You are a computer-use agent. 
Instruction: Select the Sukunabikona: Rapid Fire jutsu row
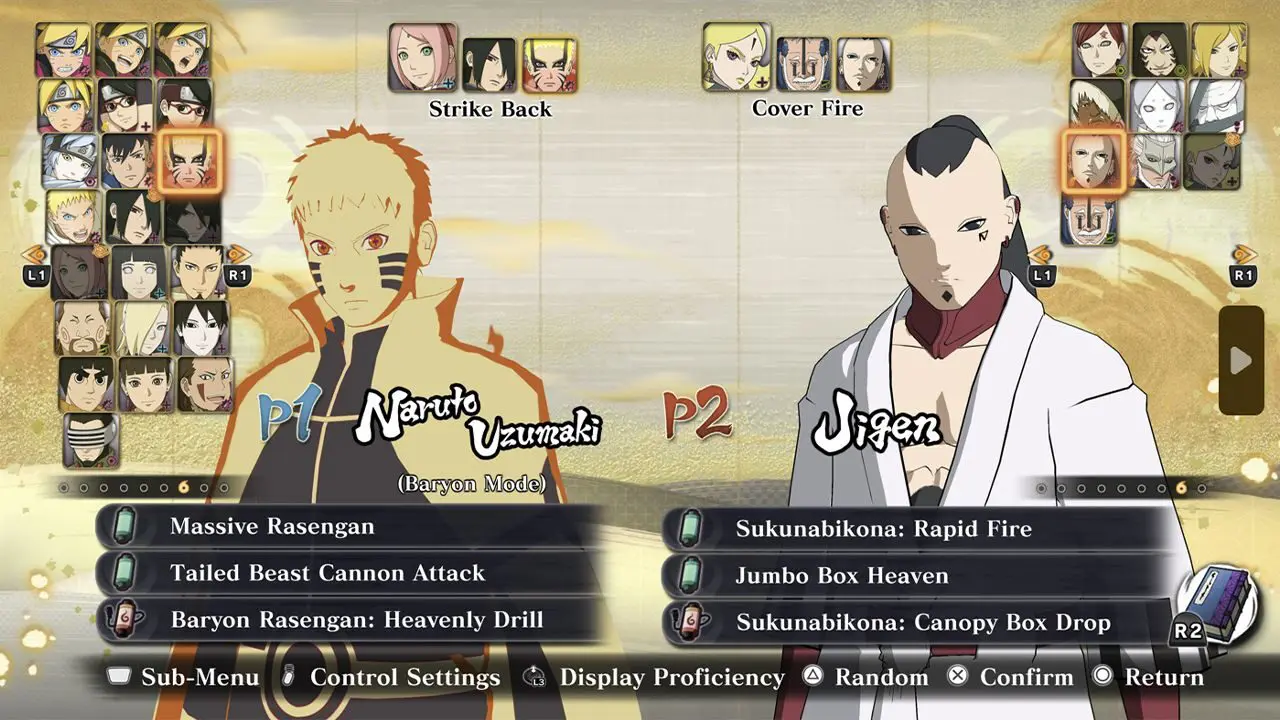(x=917, y=528)
